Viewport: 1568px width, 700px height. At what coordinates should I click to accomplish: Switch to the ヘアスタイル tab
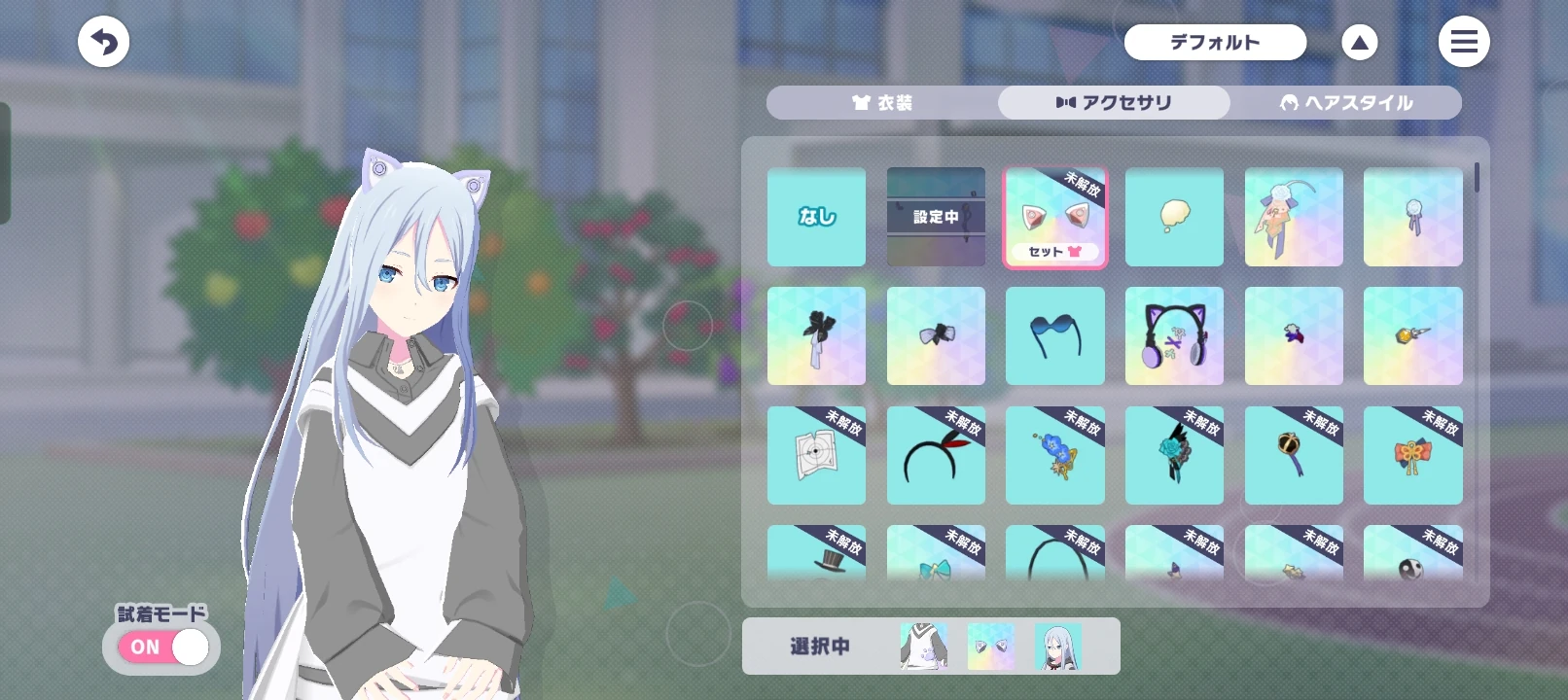pyautogui.click(x=1346, y=102)
